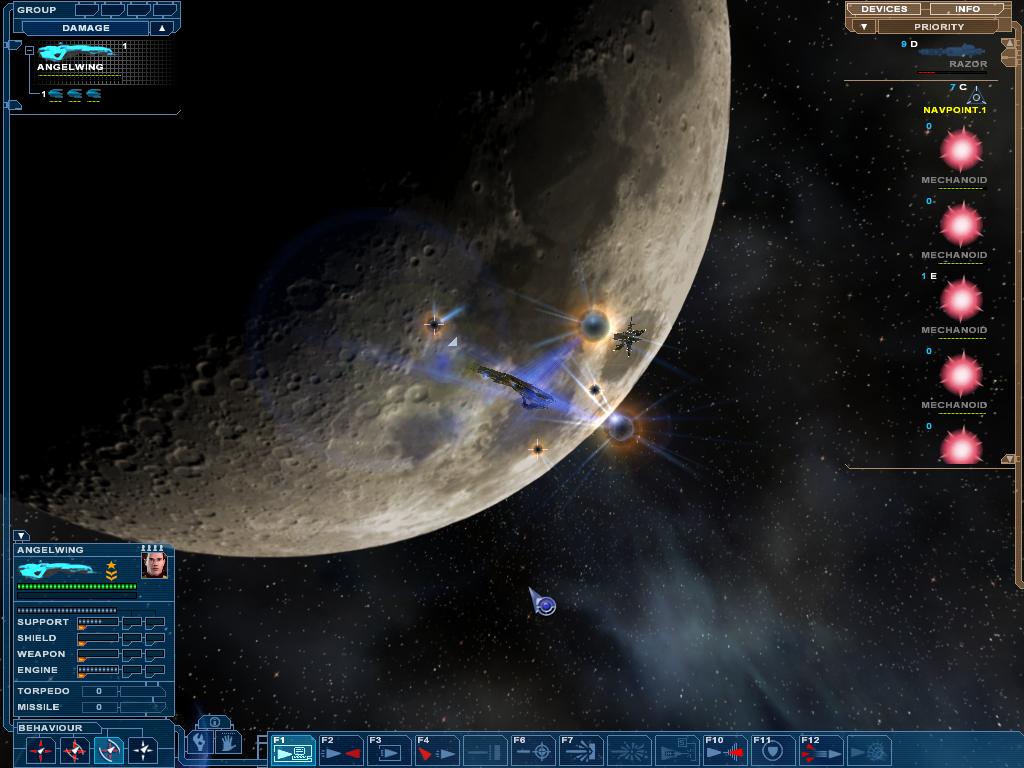Trigger the F7 command button
Screen dimensions: 1024x768
pyautogui.click(x=581, y=750)
